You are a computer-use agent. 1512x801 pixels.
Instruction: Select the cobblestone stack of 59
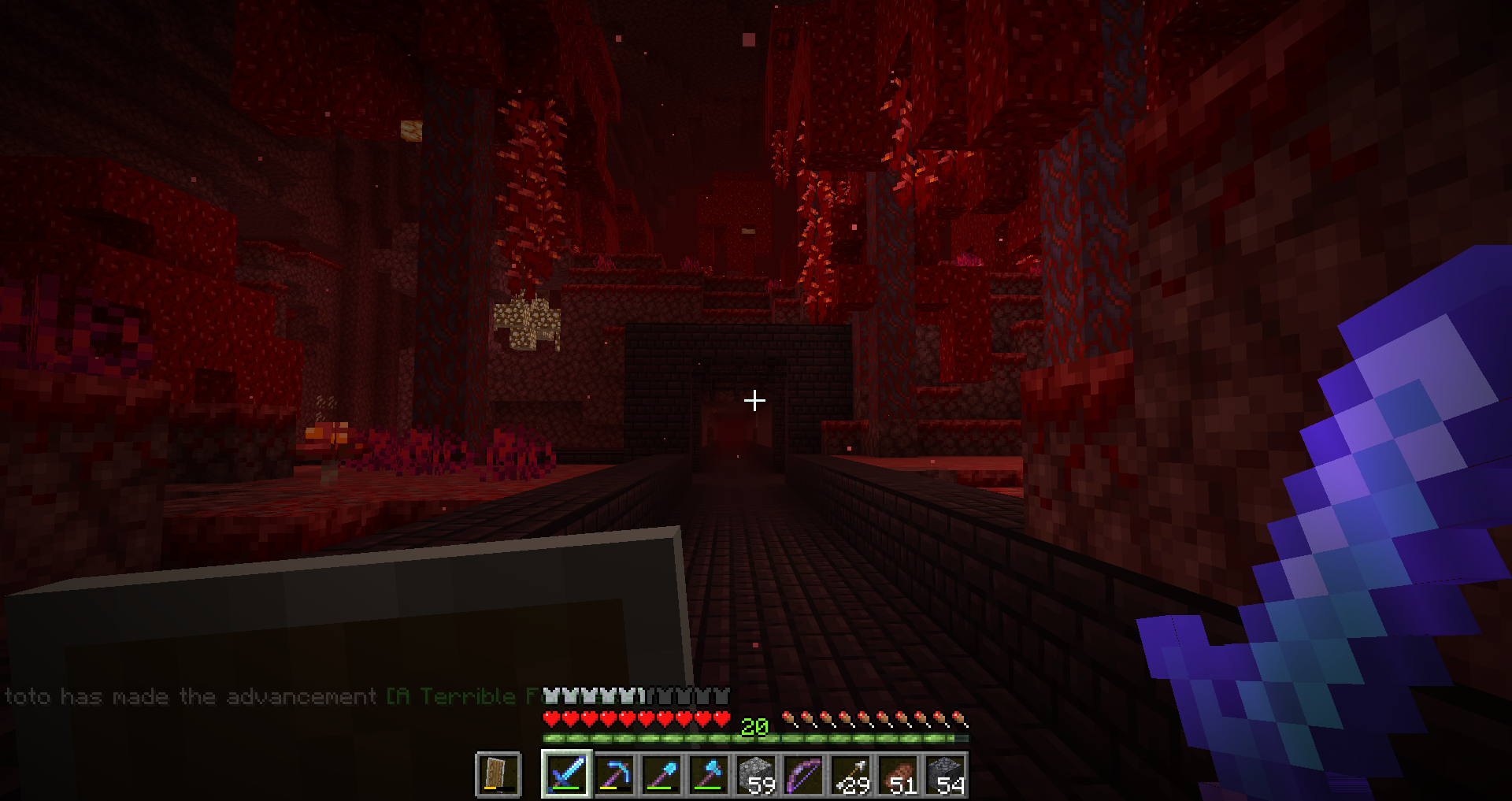click(756, 774)
